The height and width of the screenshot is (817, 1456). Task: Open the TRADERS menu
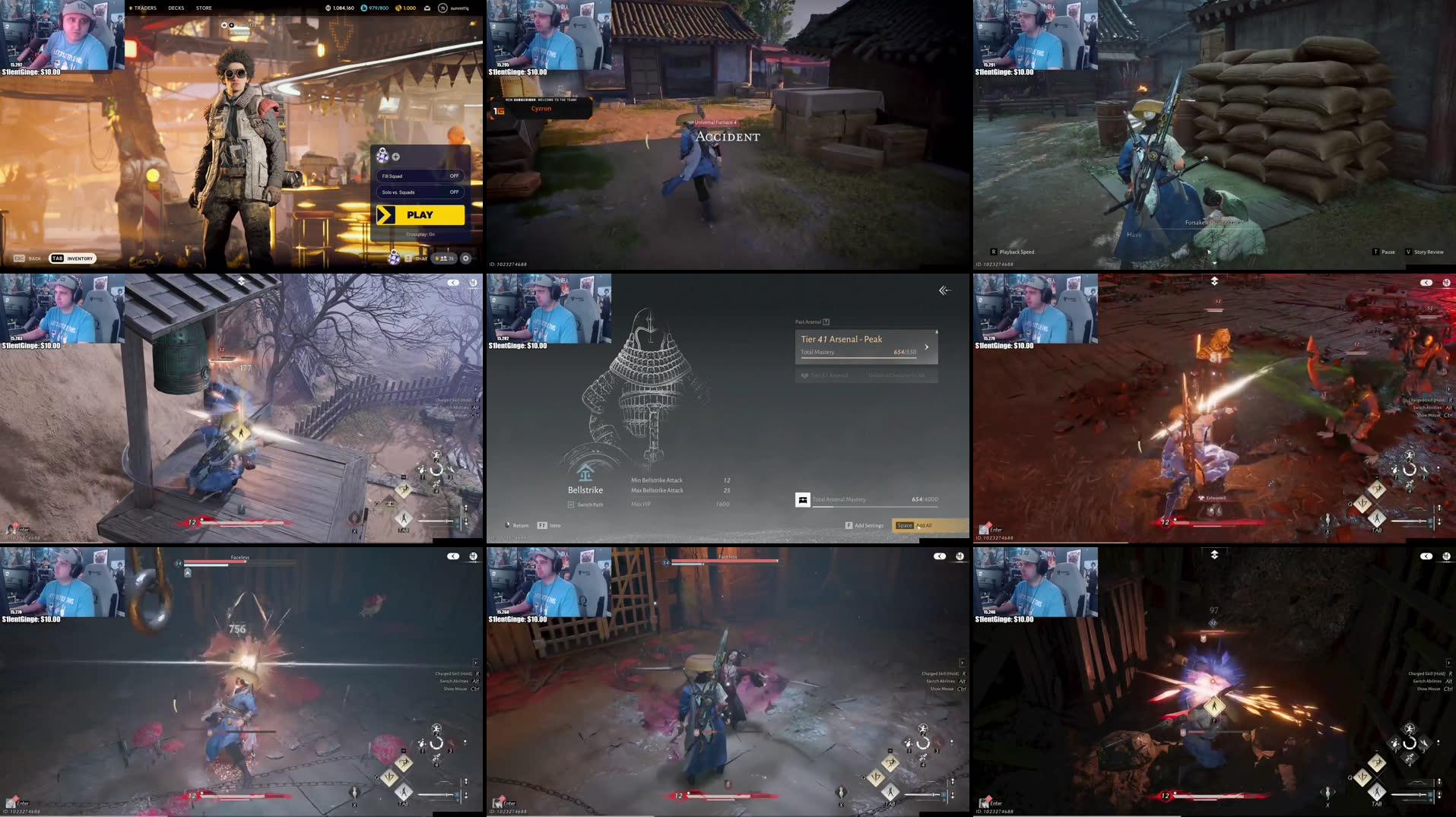click(x=144, y=8)
